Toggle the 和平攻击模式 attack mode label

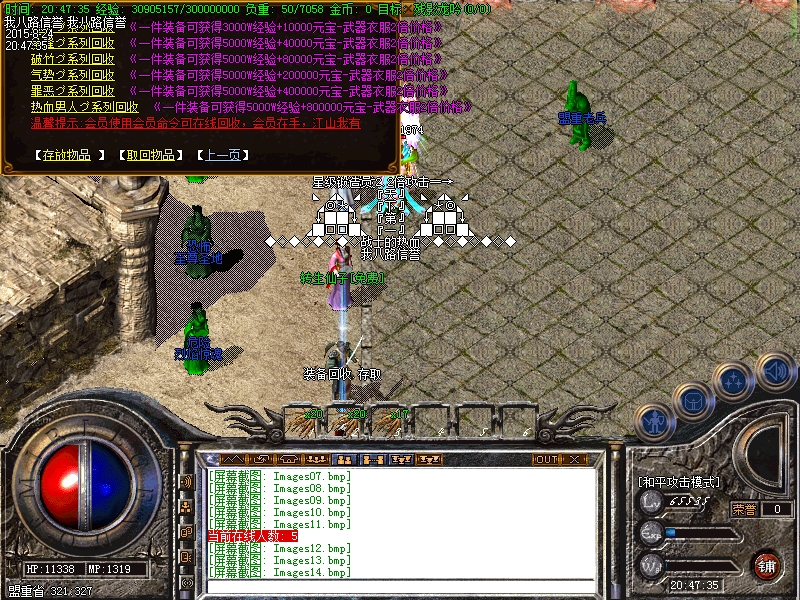679,482
